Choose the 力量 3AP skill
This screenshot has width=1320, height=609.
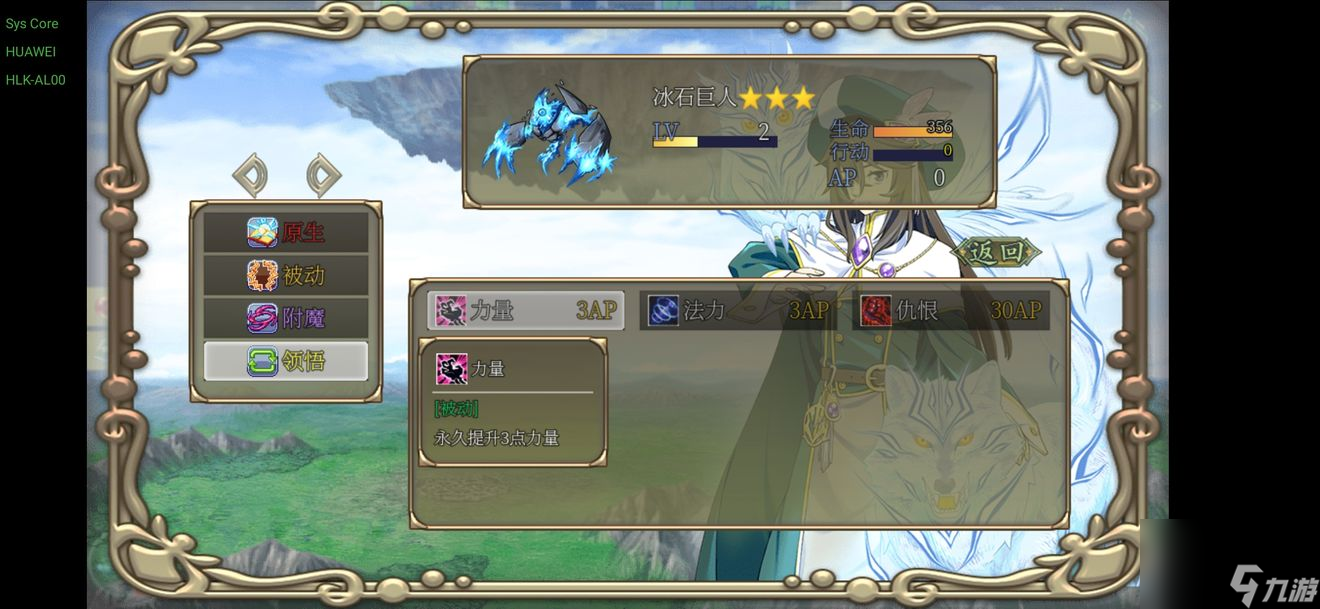click(x=526, y=310)
